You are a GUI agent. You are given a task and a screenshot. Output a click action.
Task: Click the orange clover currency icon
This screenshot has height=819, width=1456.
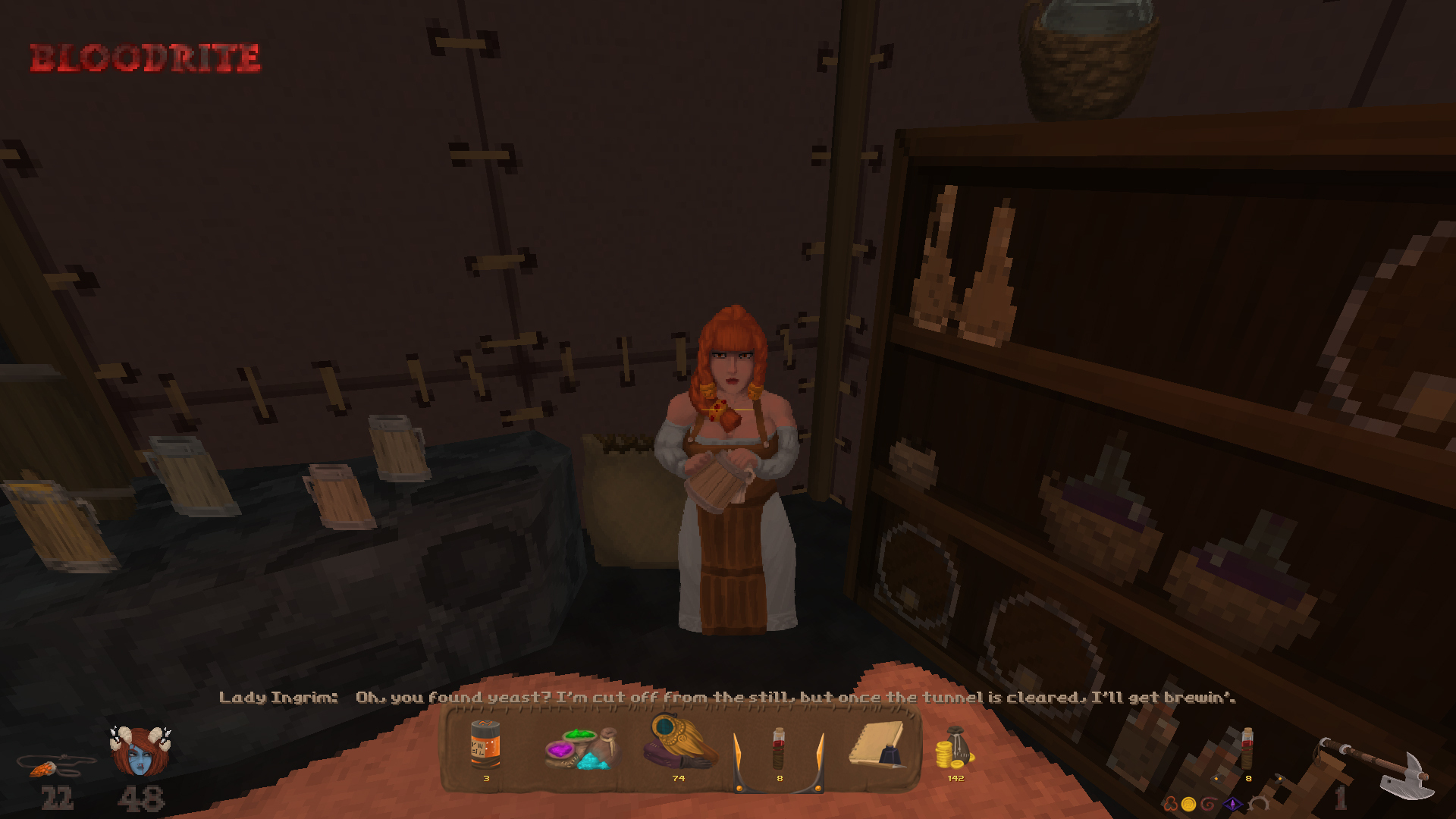pos(1172,802)
